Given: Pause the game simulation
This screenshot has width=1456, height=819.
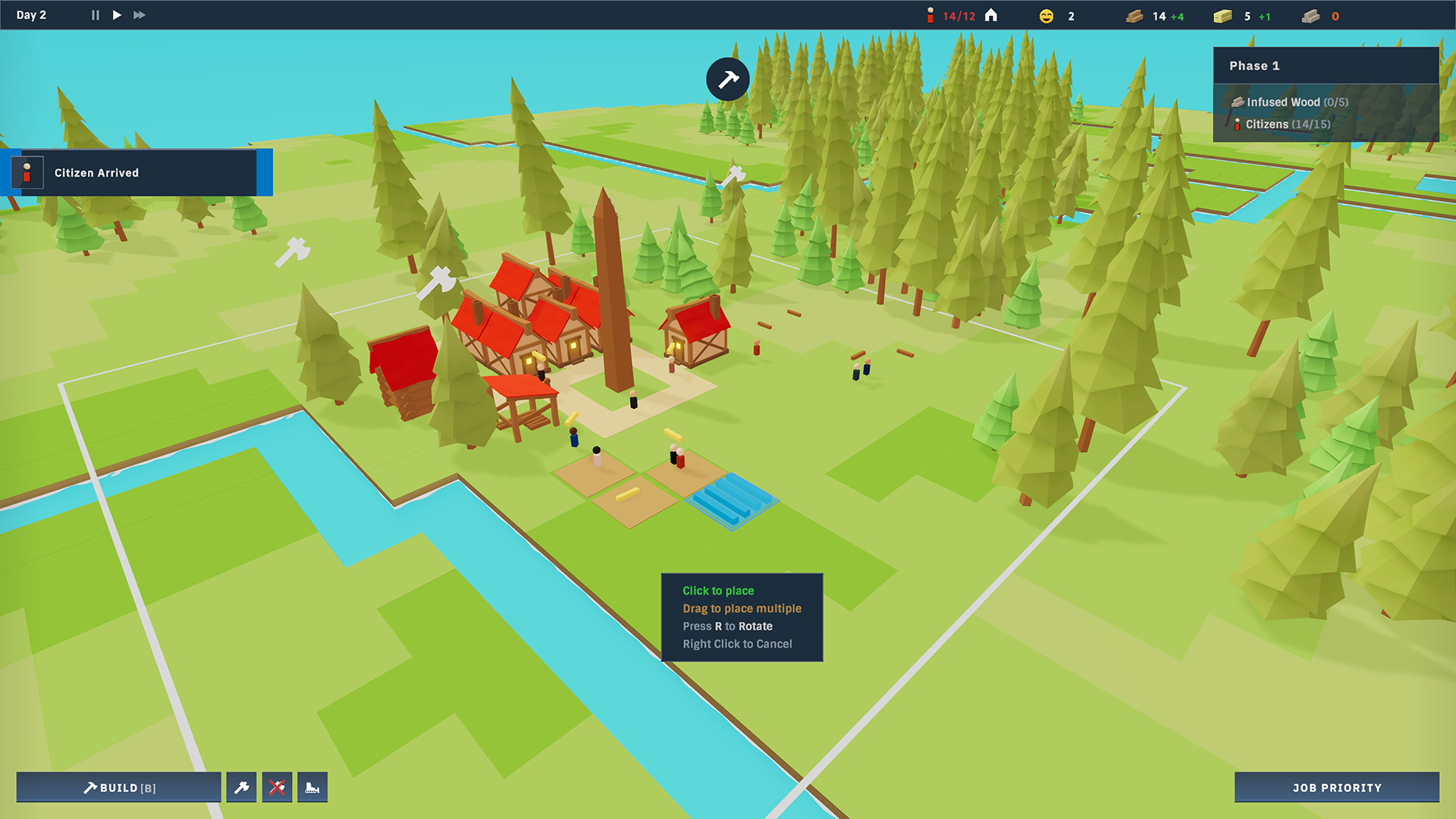Looking at the screenshot, I should point(94,14).
